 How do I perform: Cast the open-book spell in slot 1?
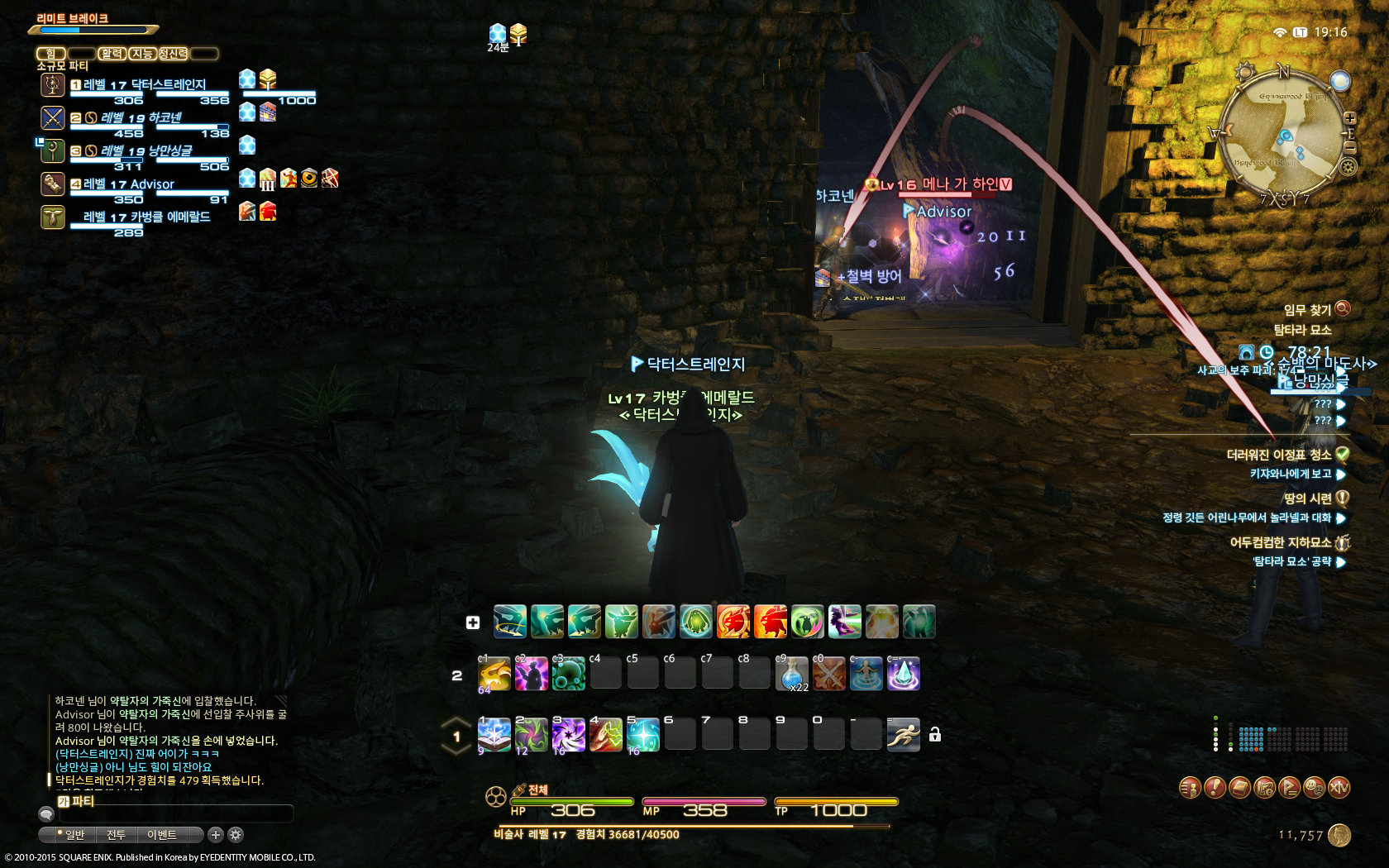(494, 735)
